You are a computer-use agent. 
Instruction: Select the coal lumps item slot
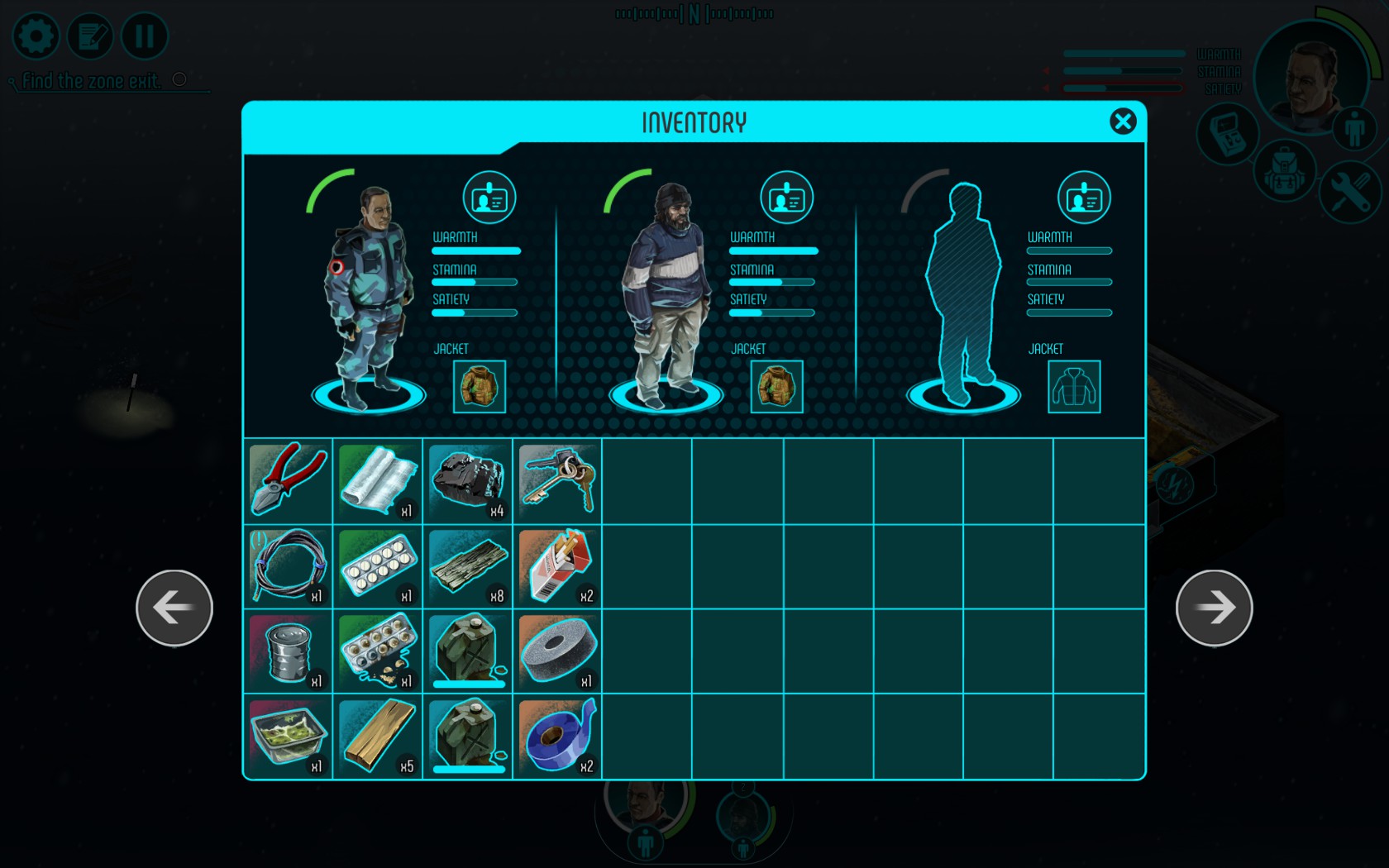click(468, 480)
